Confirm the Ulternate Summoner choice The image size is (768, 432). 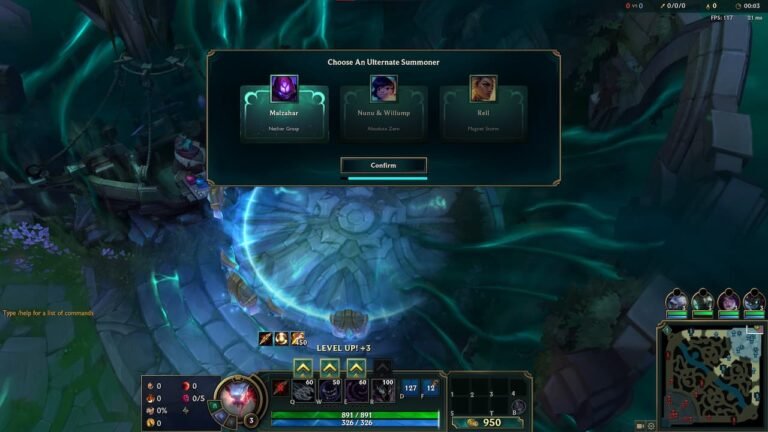384,165
